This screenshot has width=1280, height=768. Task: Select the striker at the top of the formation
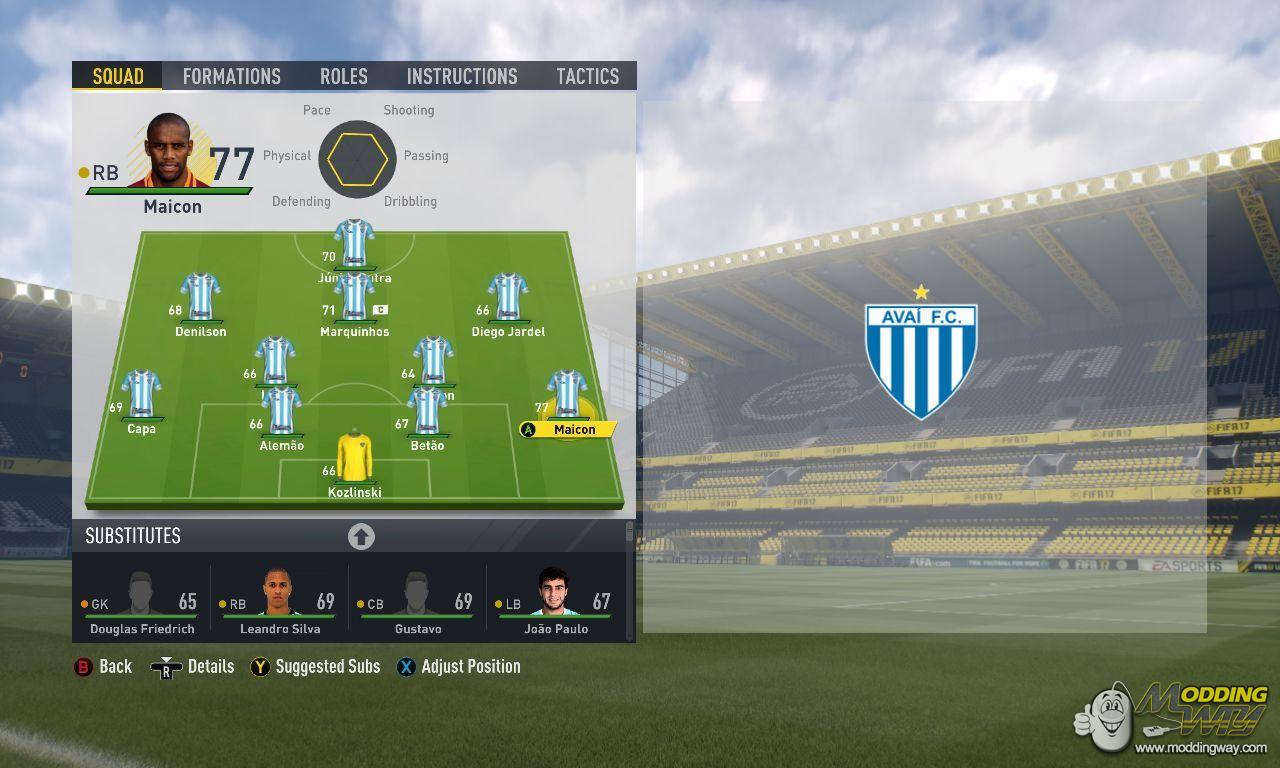[354, 243]
